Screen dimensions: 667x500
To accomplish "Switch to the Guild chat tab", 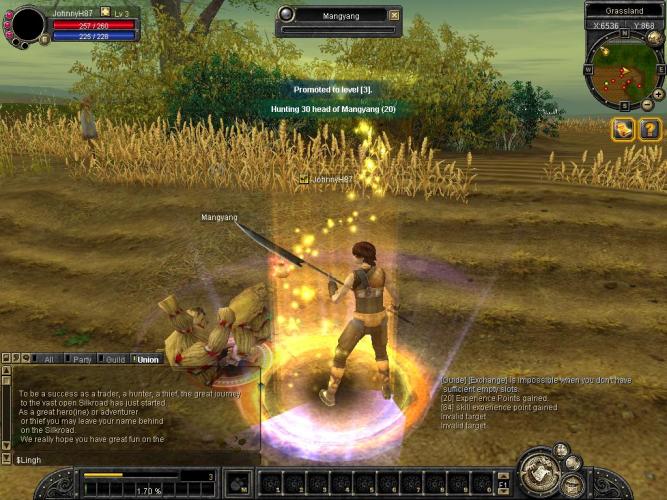I will pos(115,359).
